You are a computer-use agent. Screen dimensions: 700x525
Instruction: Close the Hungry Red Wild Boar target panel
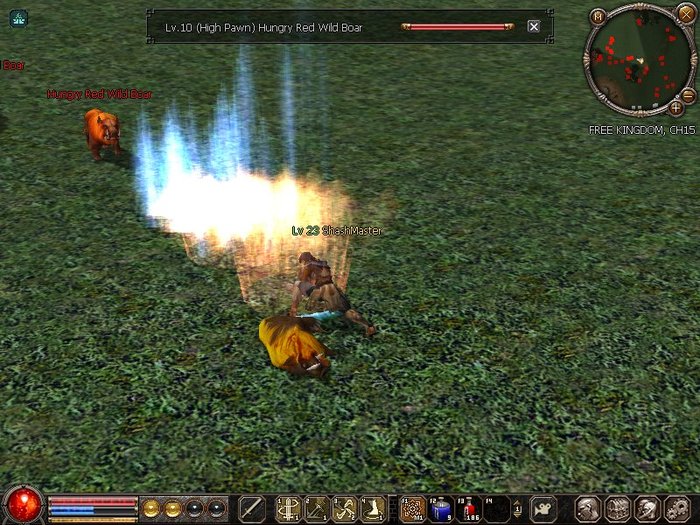pyautogui.click(x=534, y=27)
